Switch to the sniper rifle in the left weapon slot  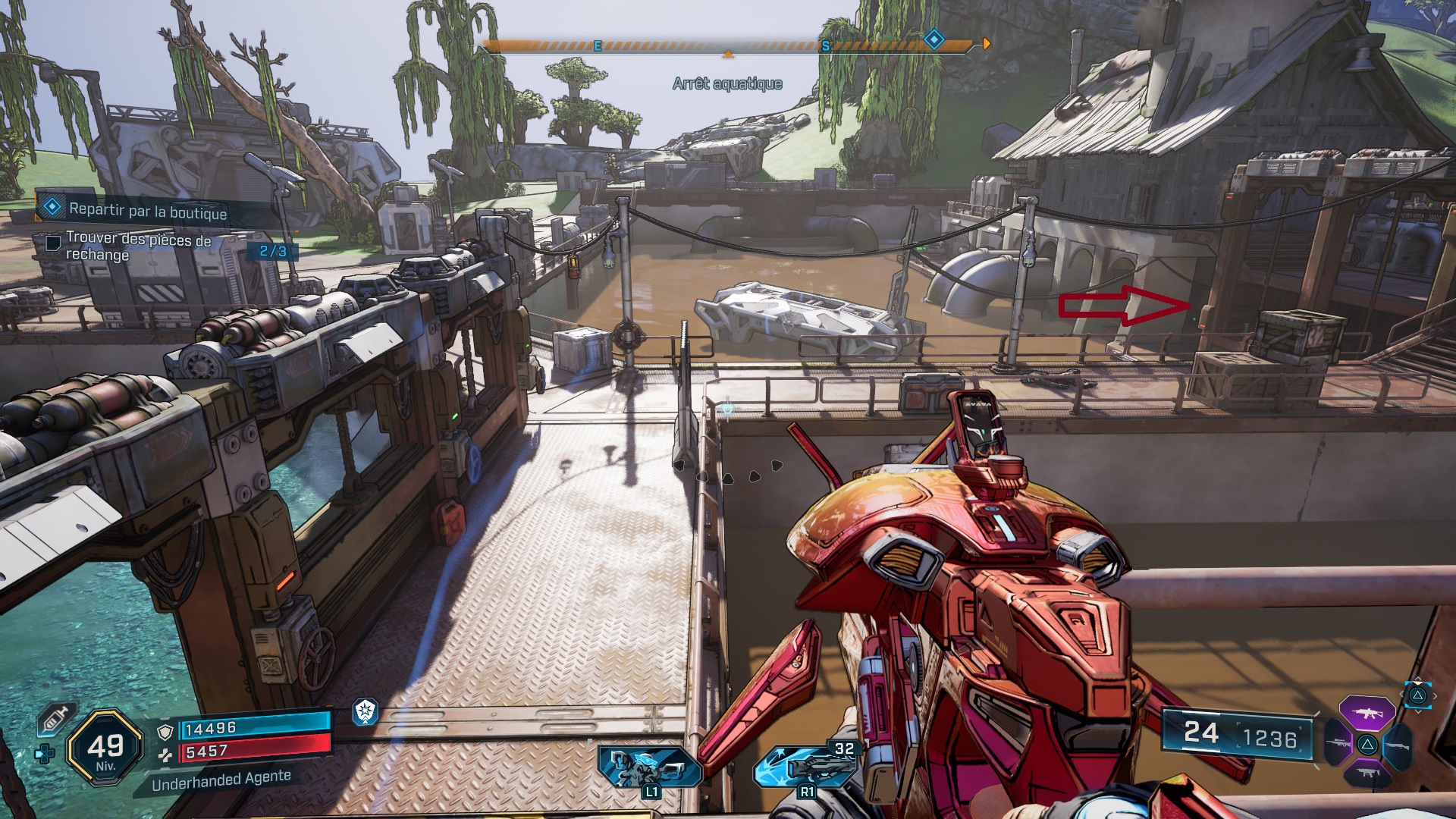[x=1338, y=744]
